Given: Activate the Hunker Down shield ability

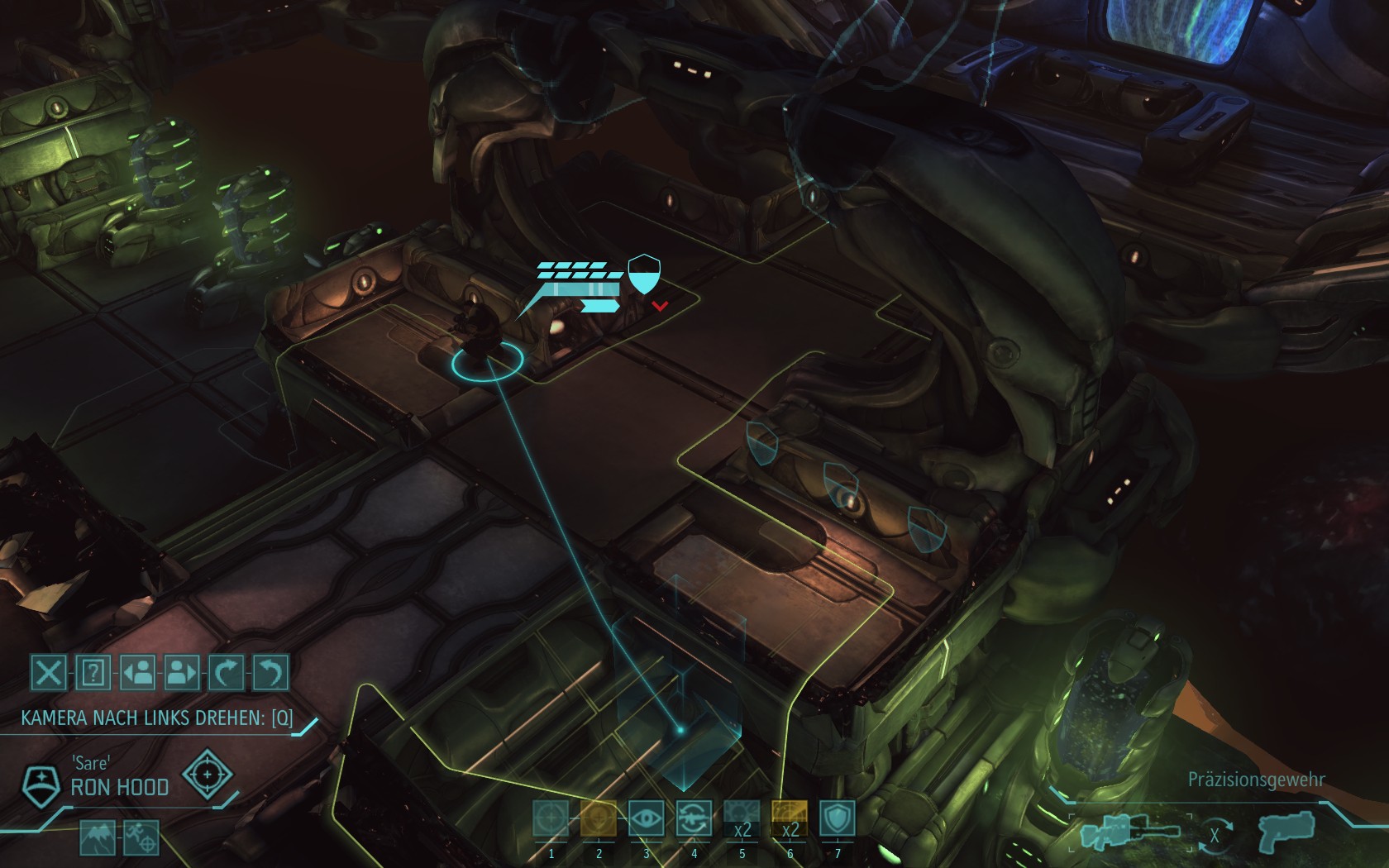Looking at the screenshot, I should 837,818.
